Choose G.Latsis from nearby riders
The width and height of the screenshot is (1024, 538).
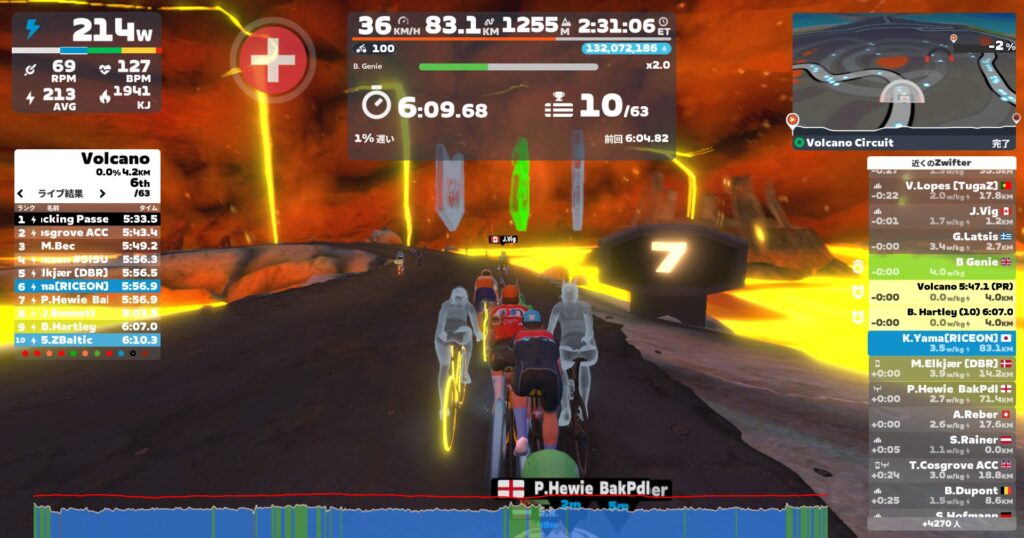click(x=941, y=241)
